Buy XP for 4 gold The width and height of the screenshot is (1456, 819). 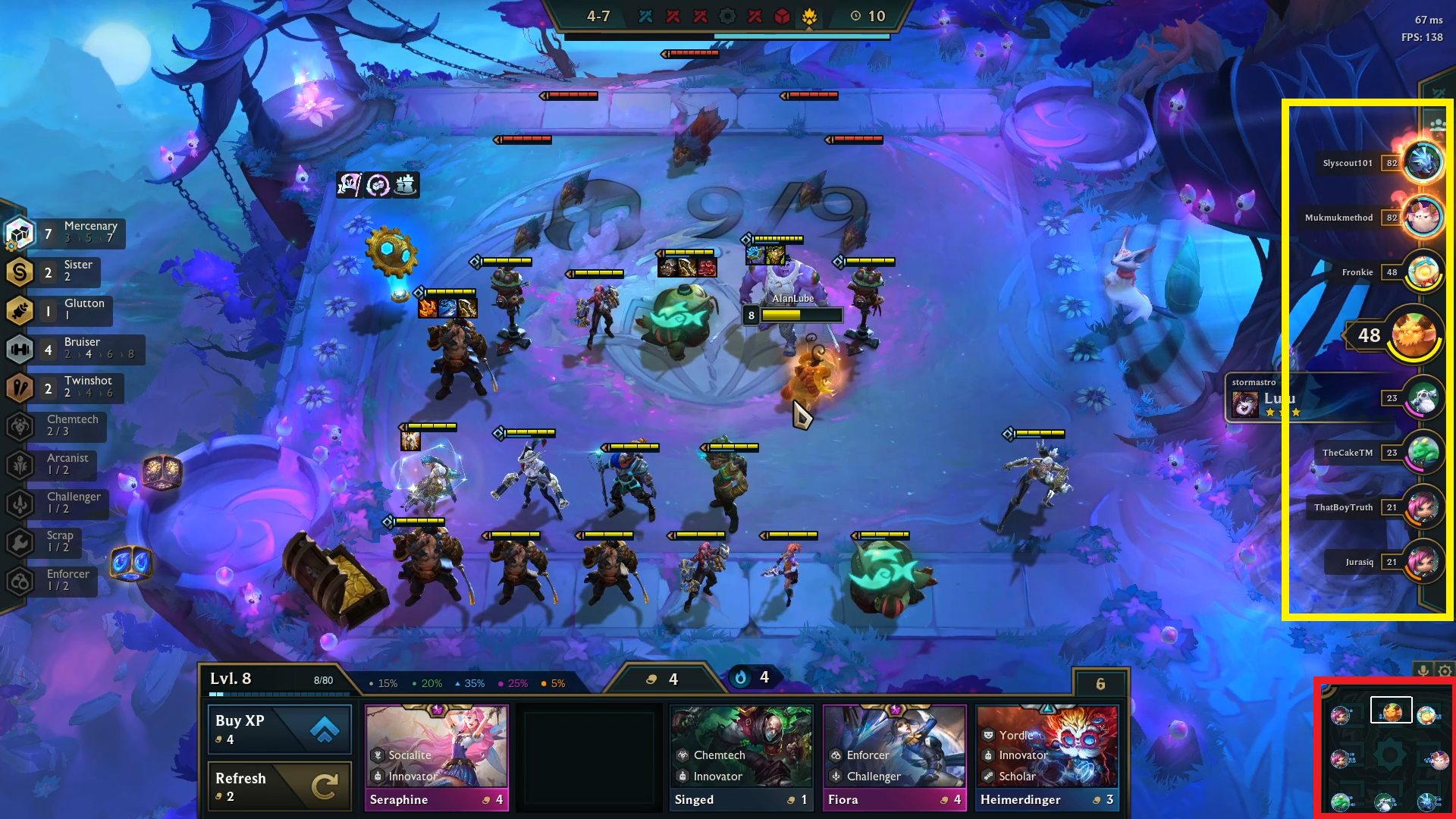(279, 729)
